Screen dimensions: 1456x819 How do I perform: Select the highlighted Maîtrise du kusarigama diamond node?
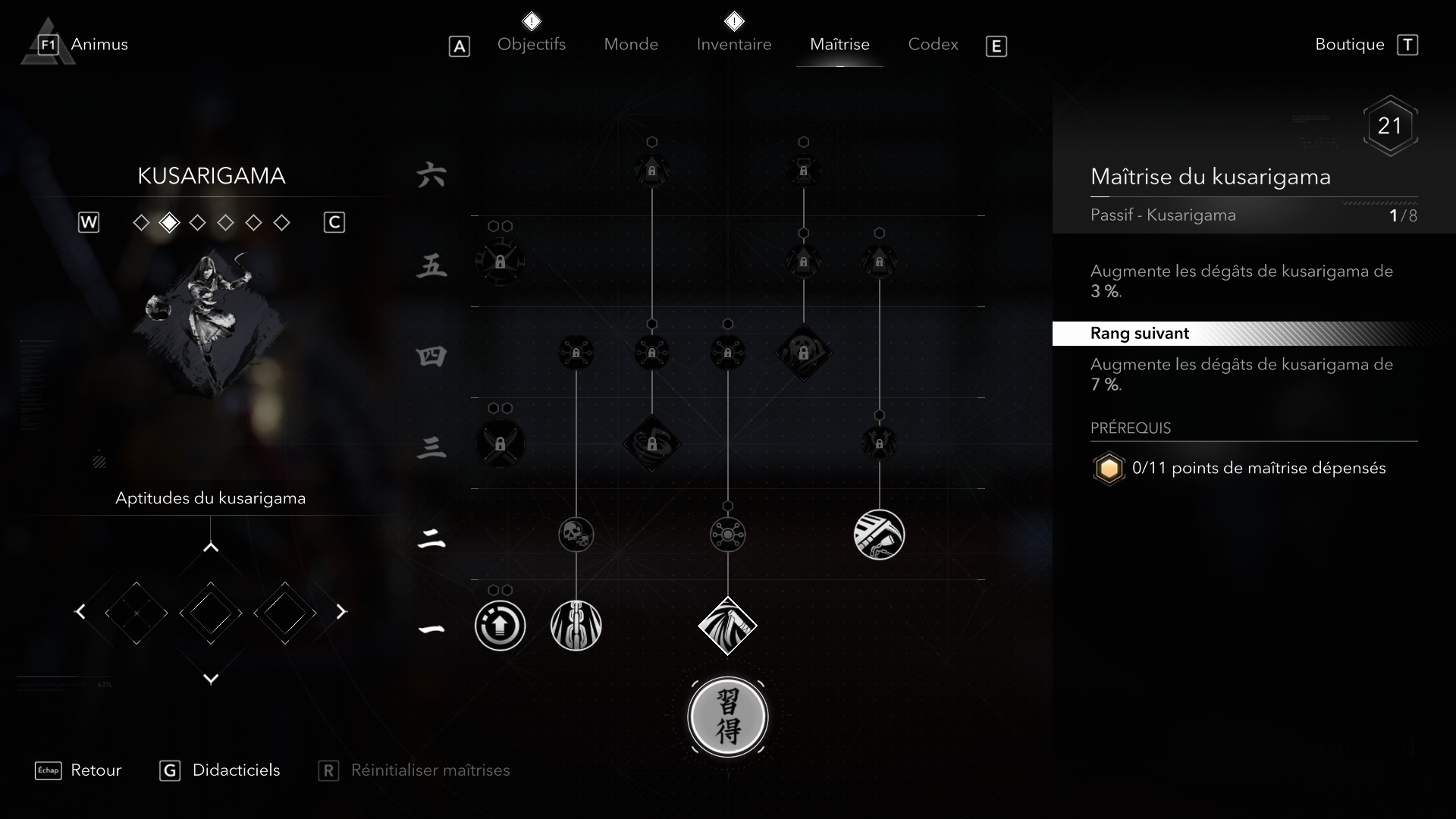coord(728,626)
